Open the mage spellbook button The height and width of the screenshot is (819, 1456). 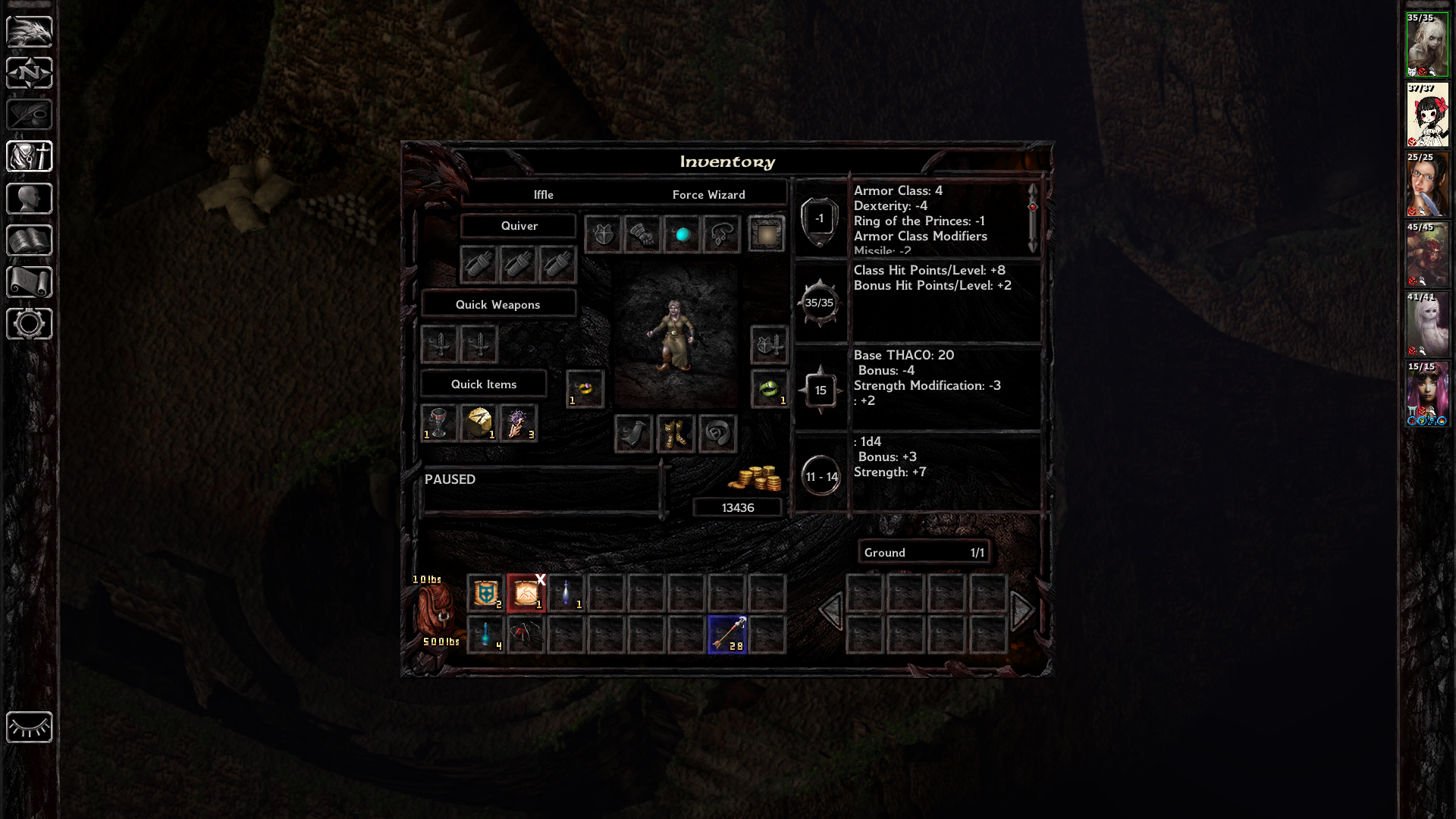(x=30, y=240)
